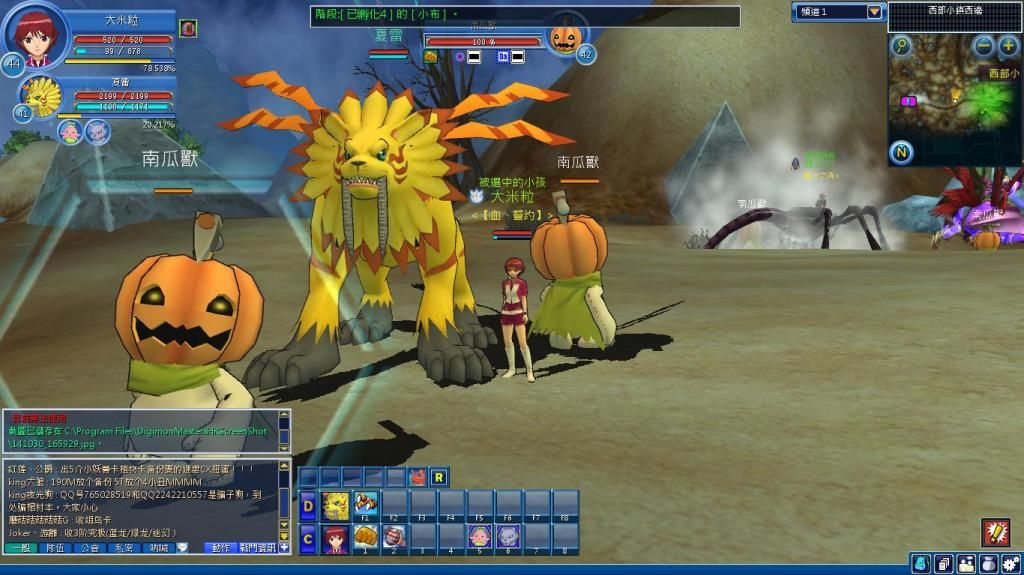Image resolution: width=1024 pixels, height=575 pixels.
Task: Click the yellow R button above hotbar
Action: [439, 477]
